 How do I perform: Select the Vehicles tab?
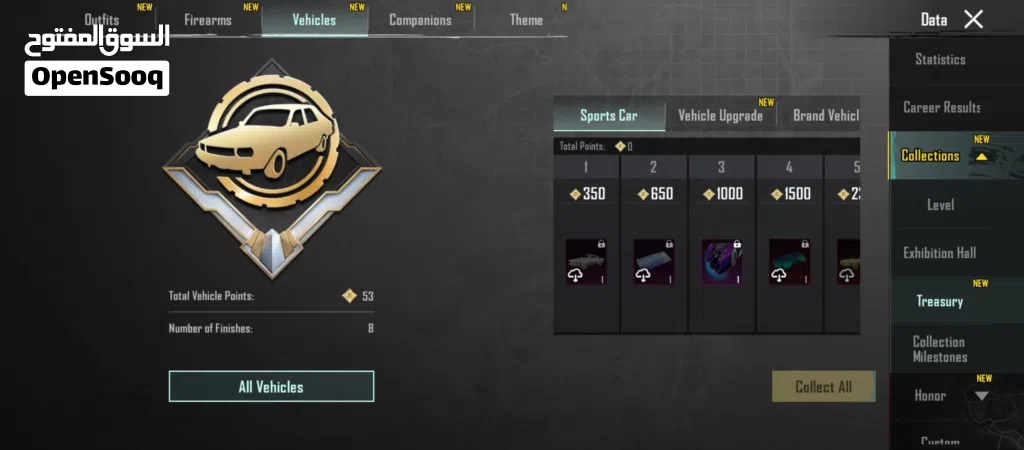[314, 20]
